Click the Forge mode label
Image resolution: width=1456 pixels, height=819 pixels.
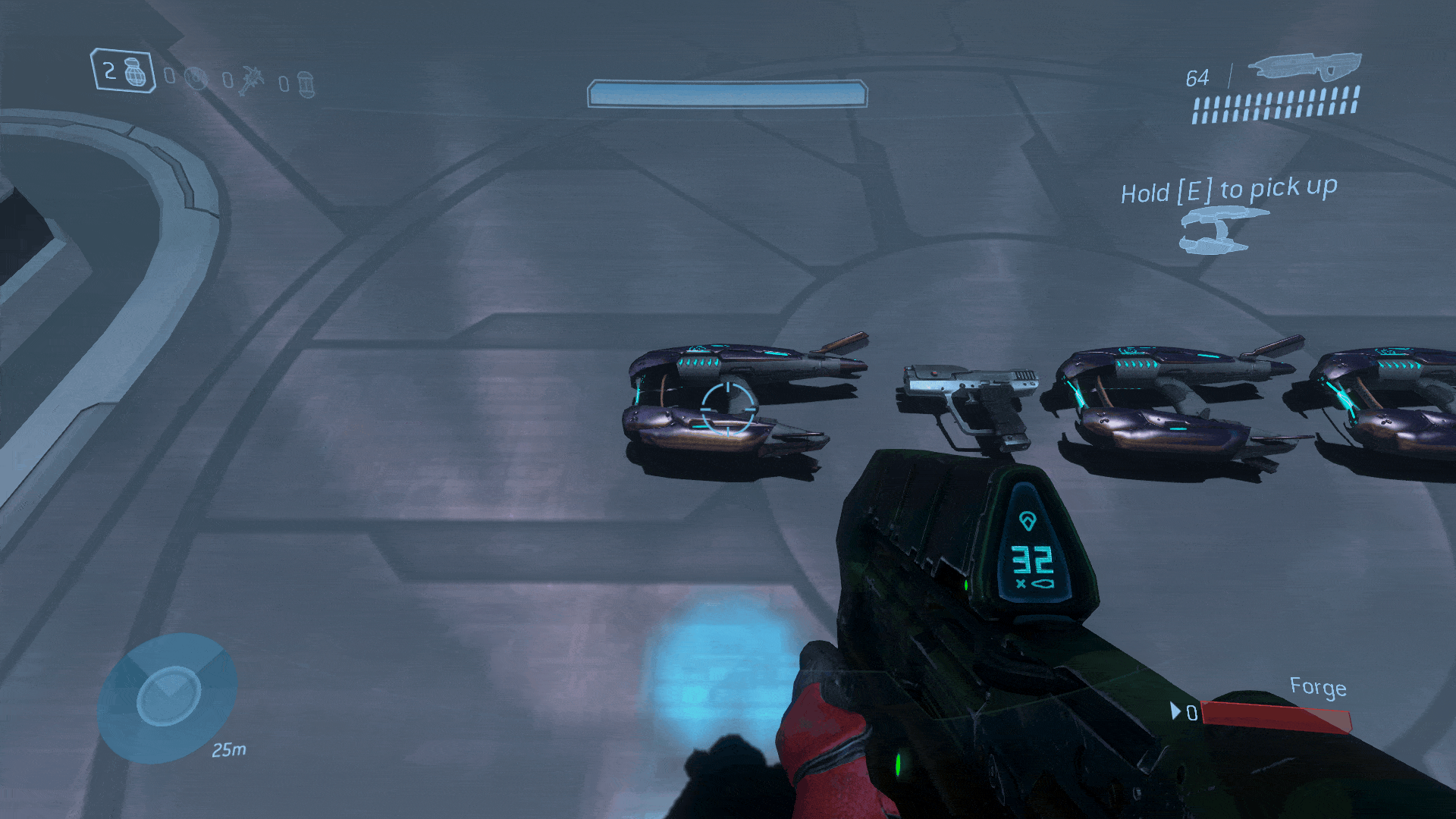(x=1317, y=688)
